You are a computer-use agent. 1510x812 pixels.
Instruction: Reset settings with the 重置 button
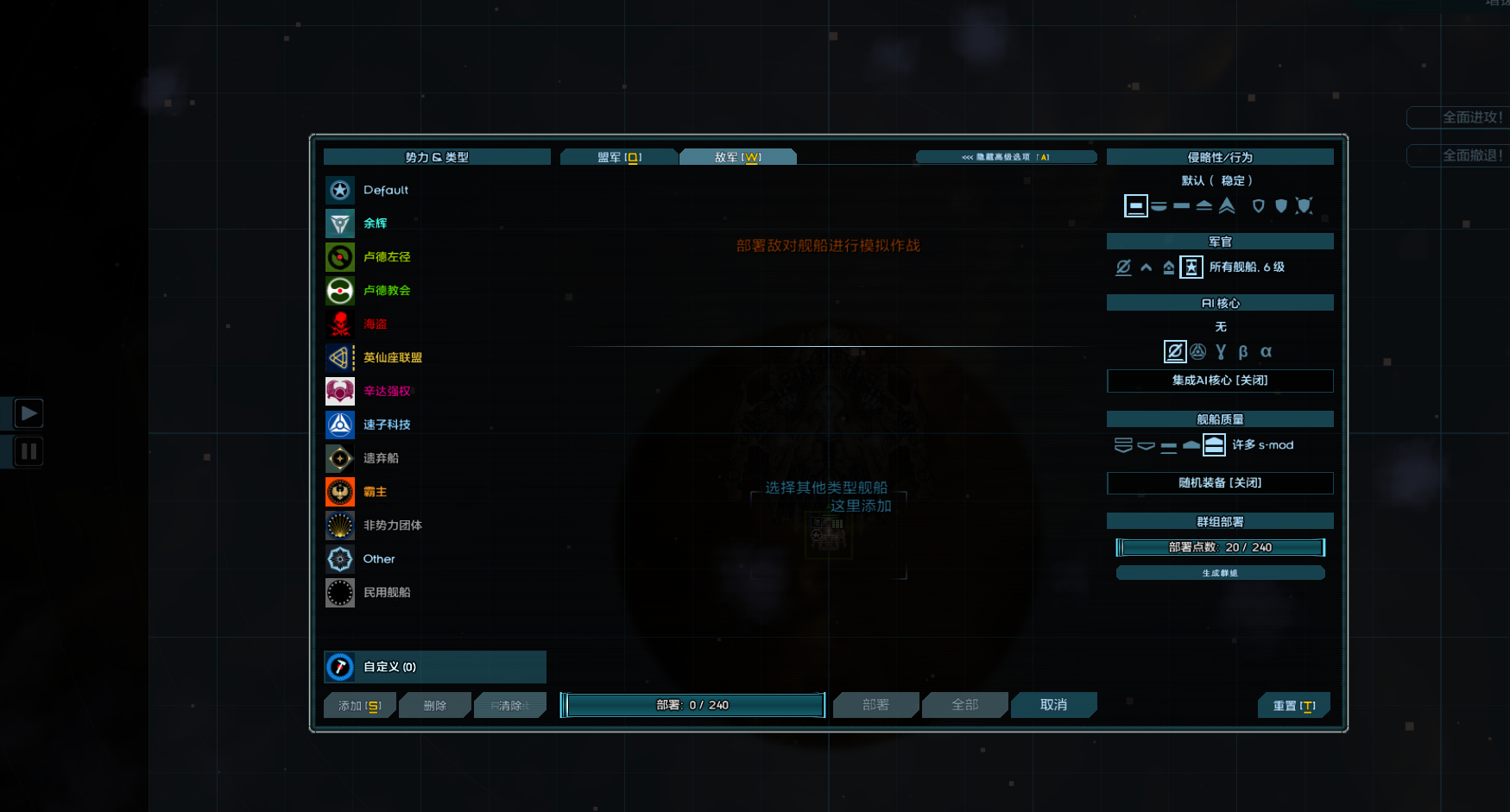pyautogui.click(x=1293, y=706)
